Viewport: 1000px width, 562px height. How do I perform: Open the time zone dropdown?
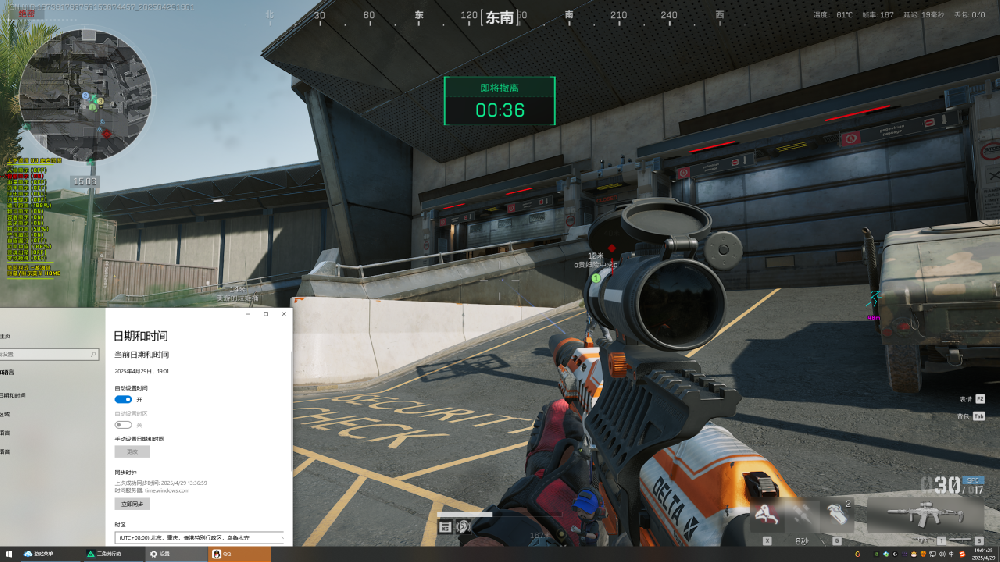coord(198,538)
